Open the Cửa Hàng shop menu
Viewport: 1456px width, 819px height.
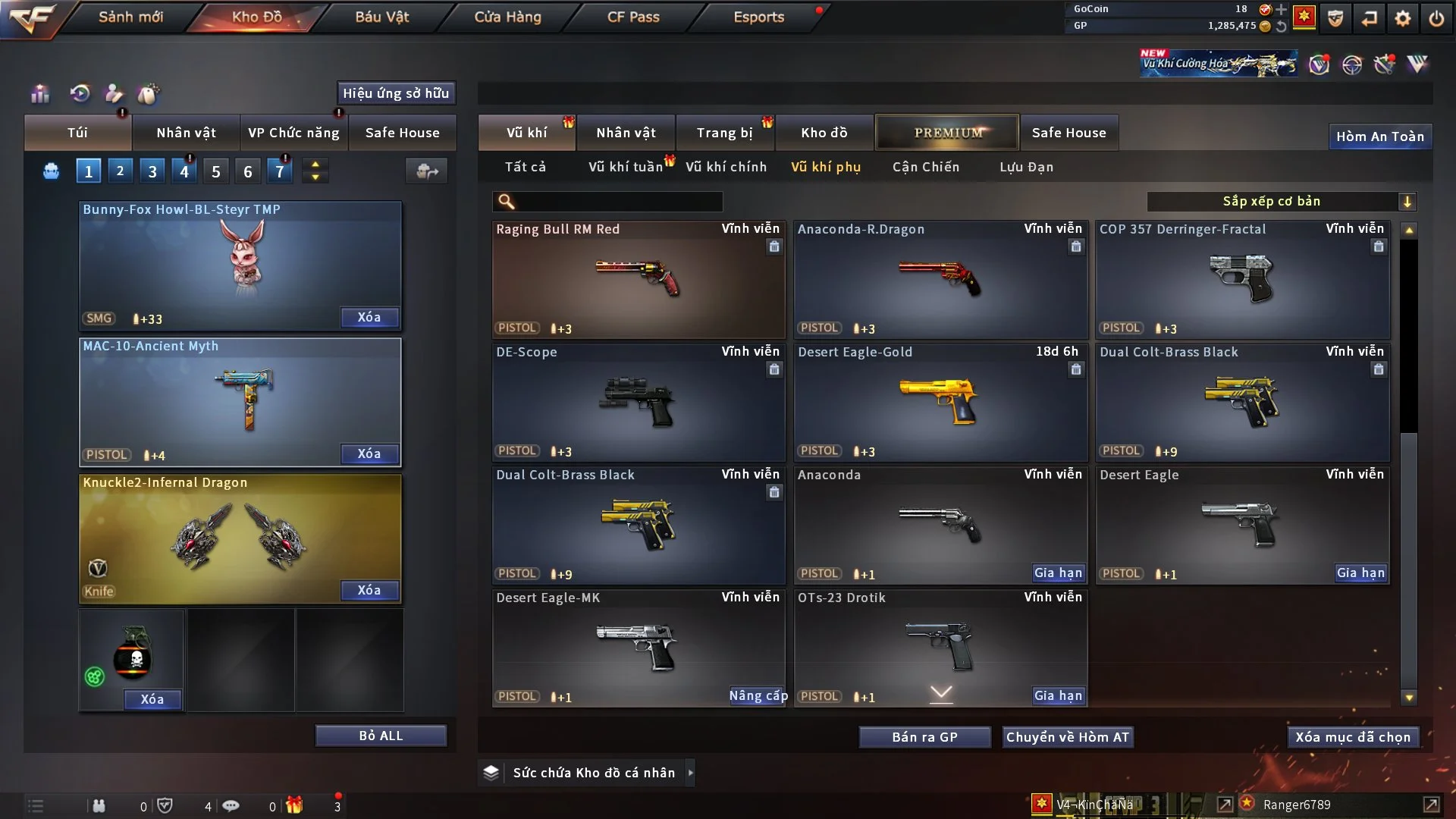tap(507, 17)
